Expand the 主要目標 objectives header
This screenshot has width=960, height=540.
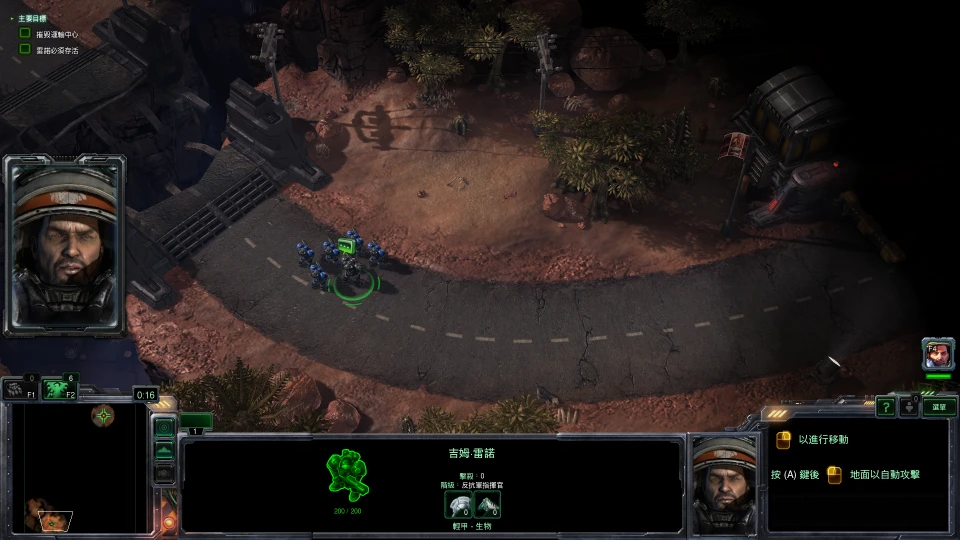pos(28,18)
